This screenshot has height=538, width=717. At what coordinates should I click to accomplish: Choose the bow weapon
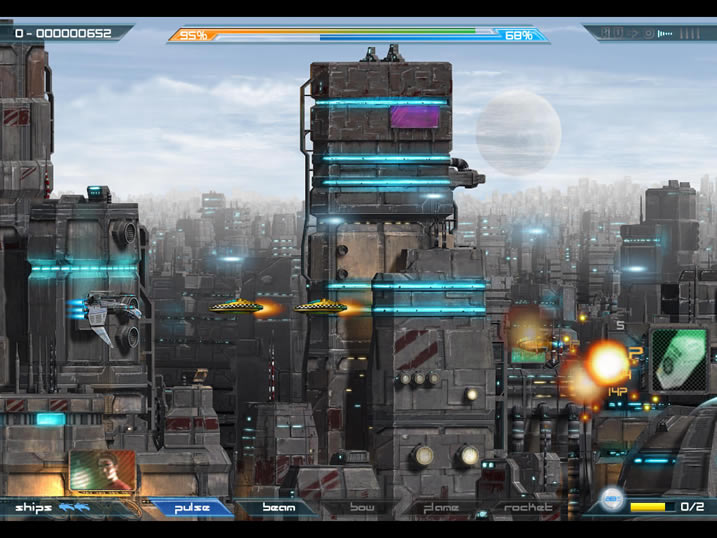(x=362, y=508)
